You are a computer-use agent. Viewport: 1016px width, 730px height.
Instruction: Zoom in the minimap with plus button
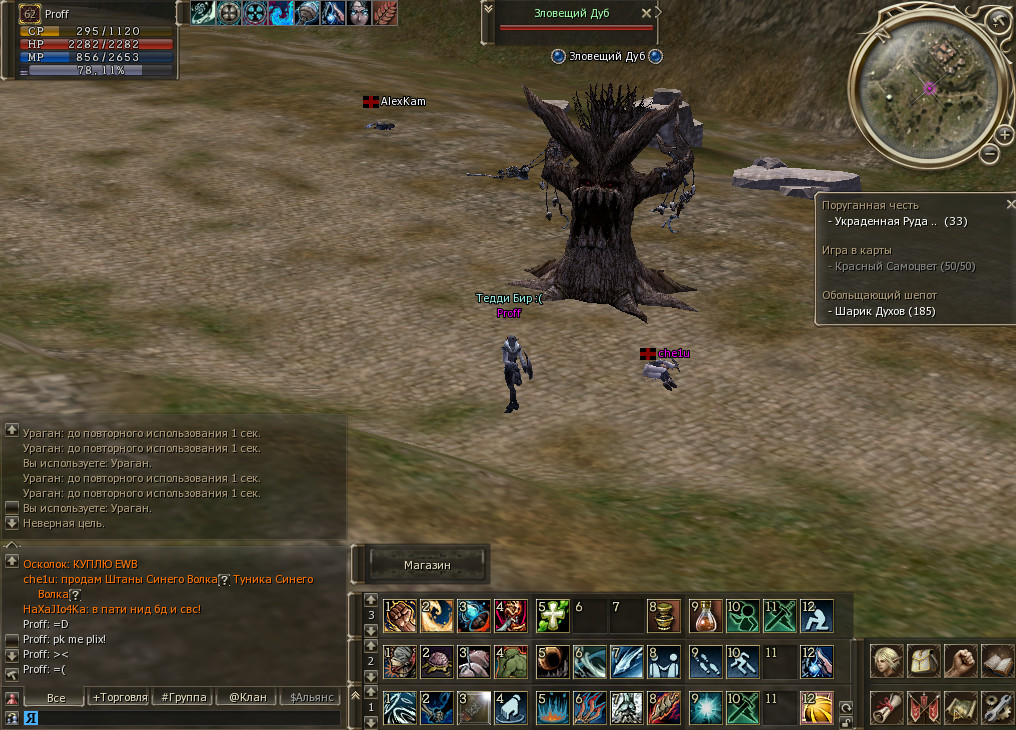(x=1004, y=133)
